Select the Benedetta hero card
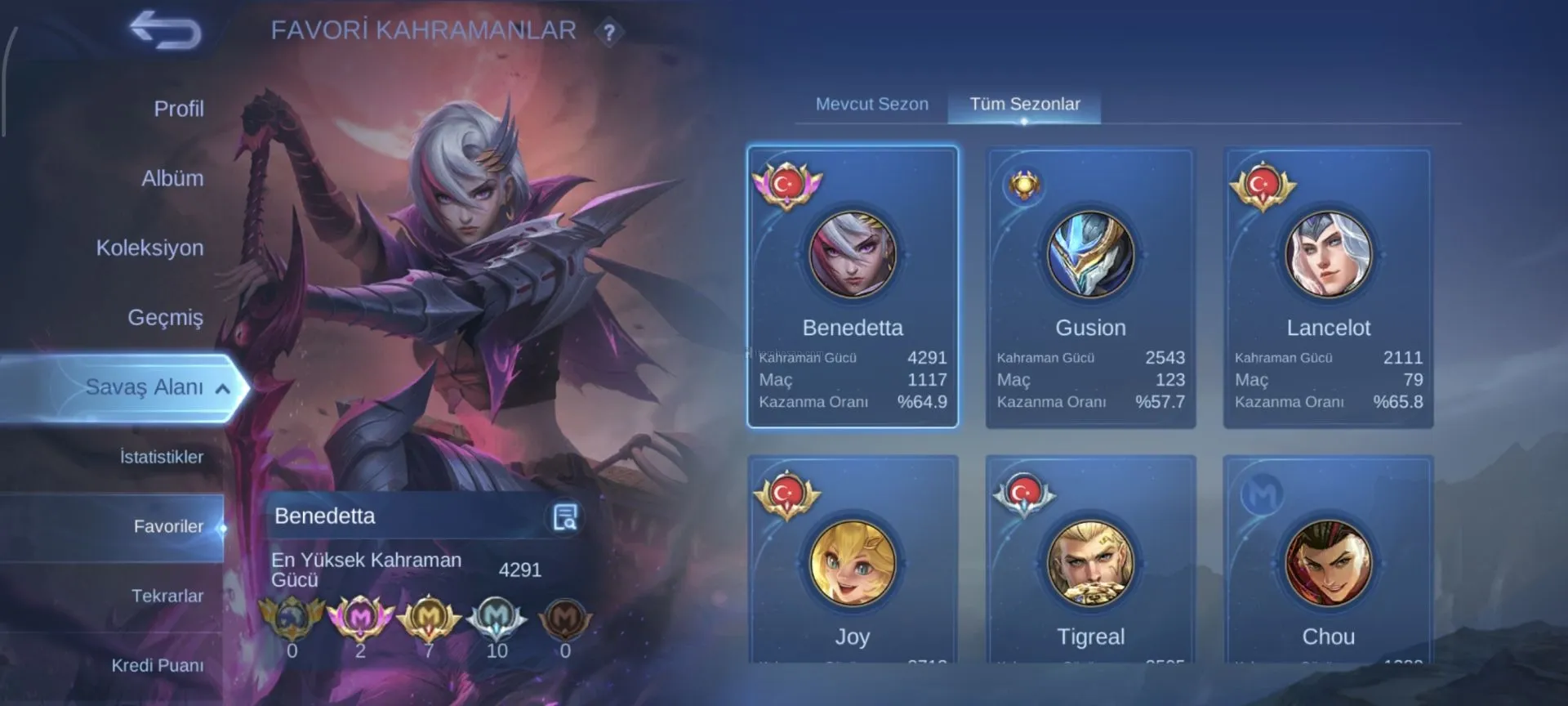This screenshot has width=1568, height=706. [852, 287]
